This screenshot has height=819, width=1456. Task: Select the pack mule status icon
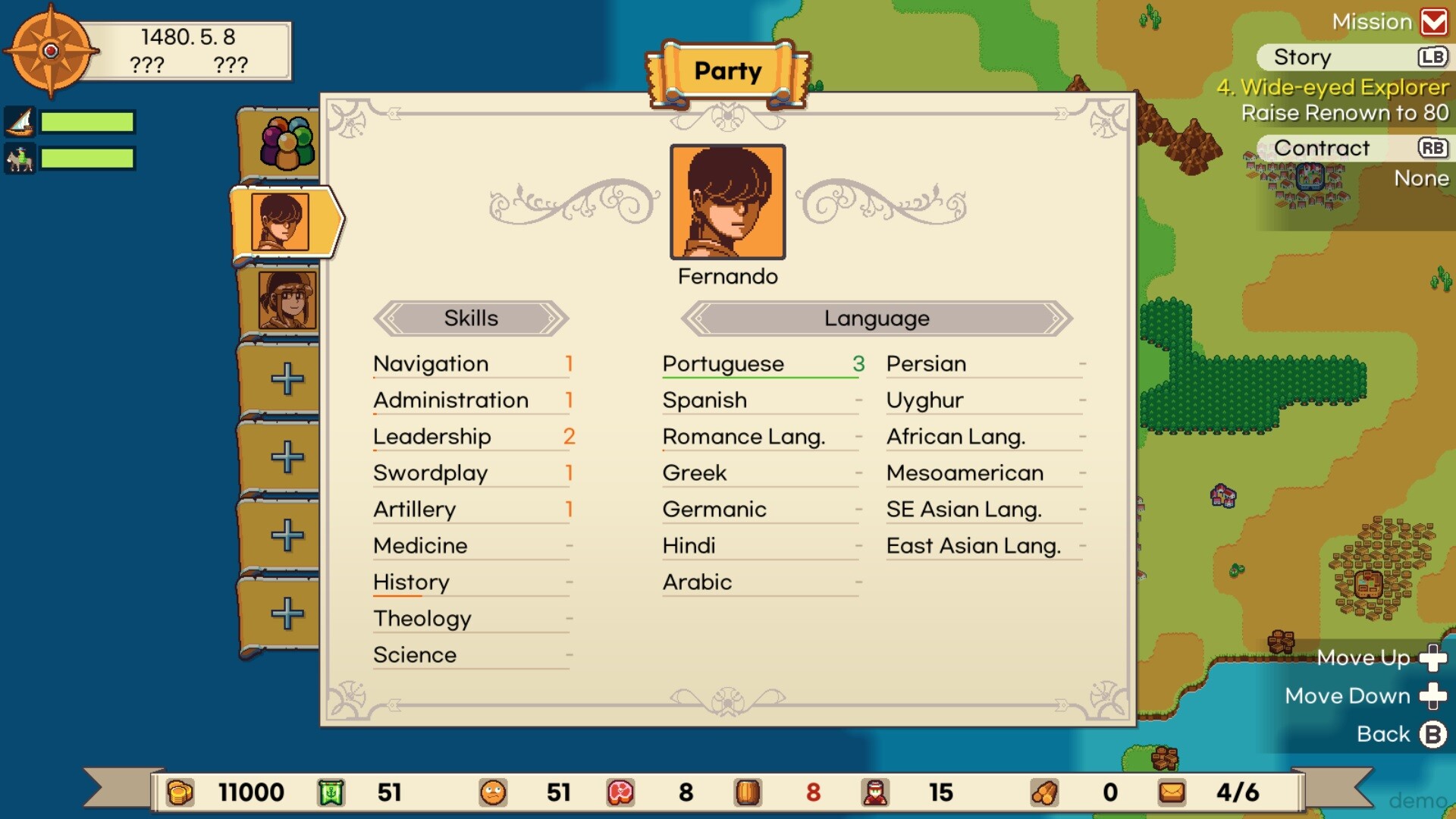(20, 159)
